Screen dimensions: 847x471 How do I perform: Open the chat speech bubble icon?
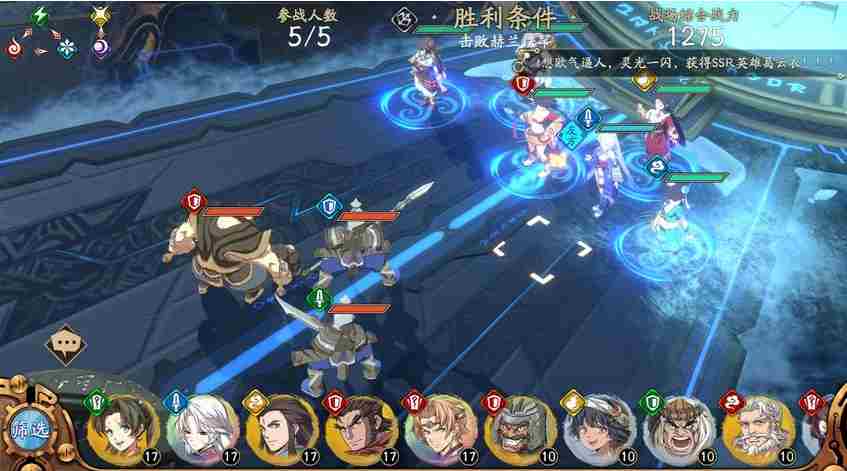click(x=66, y=344)
